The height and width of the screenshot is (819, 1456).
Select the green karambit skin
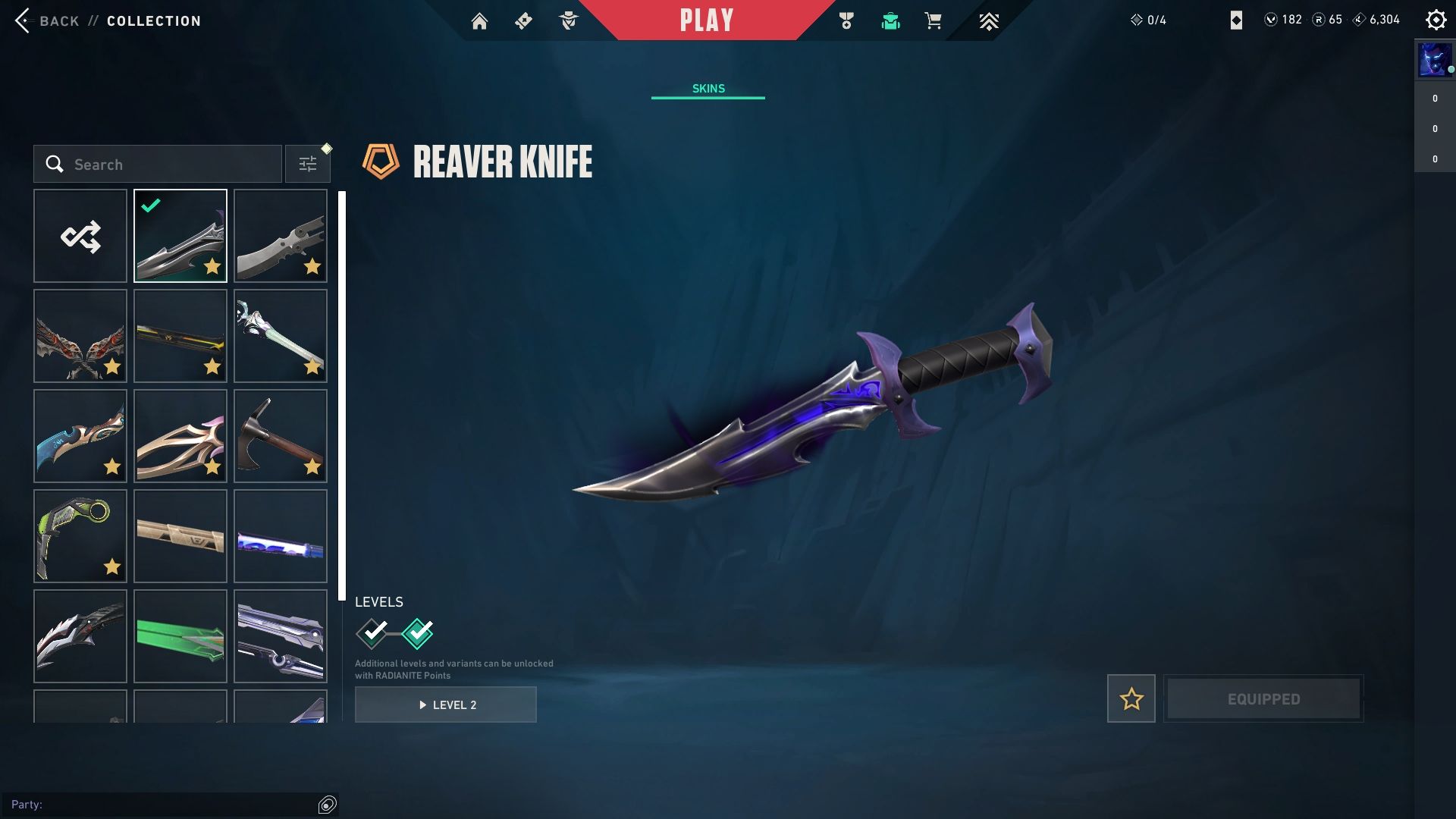pyautogui.click(x=80, y=536)
